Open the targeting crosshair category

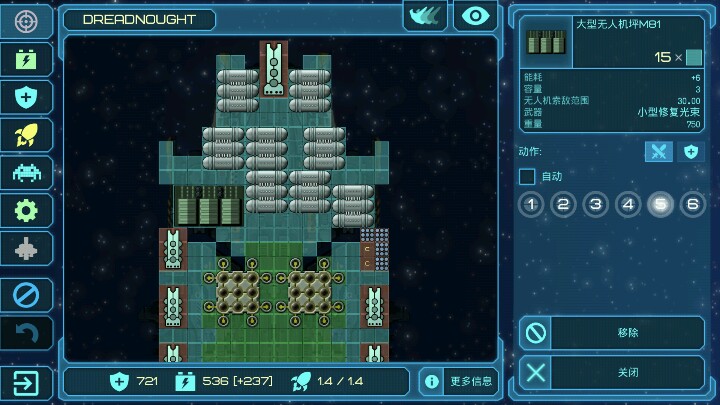coord(26,21)
